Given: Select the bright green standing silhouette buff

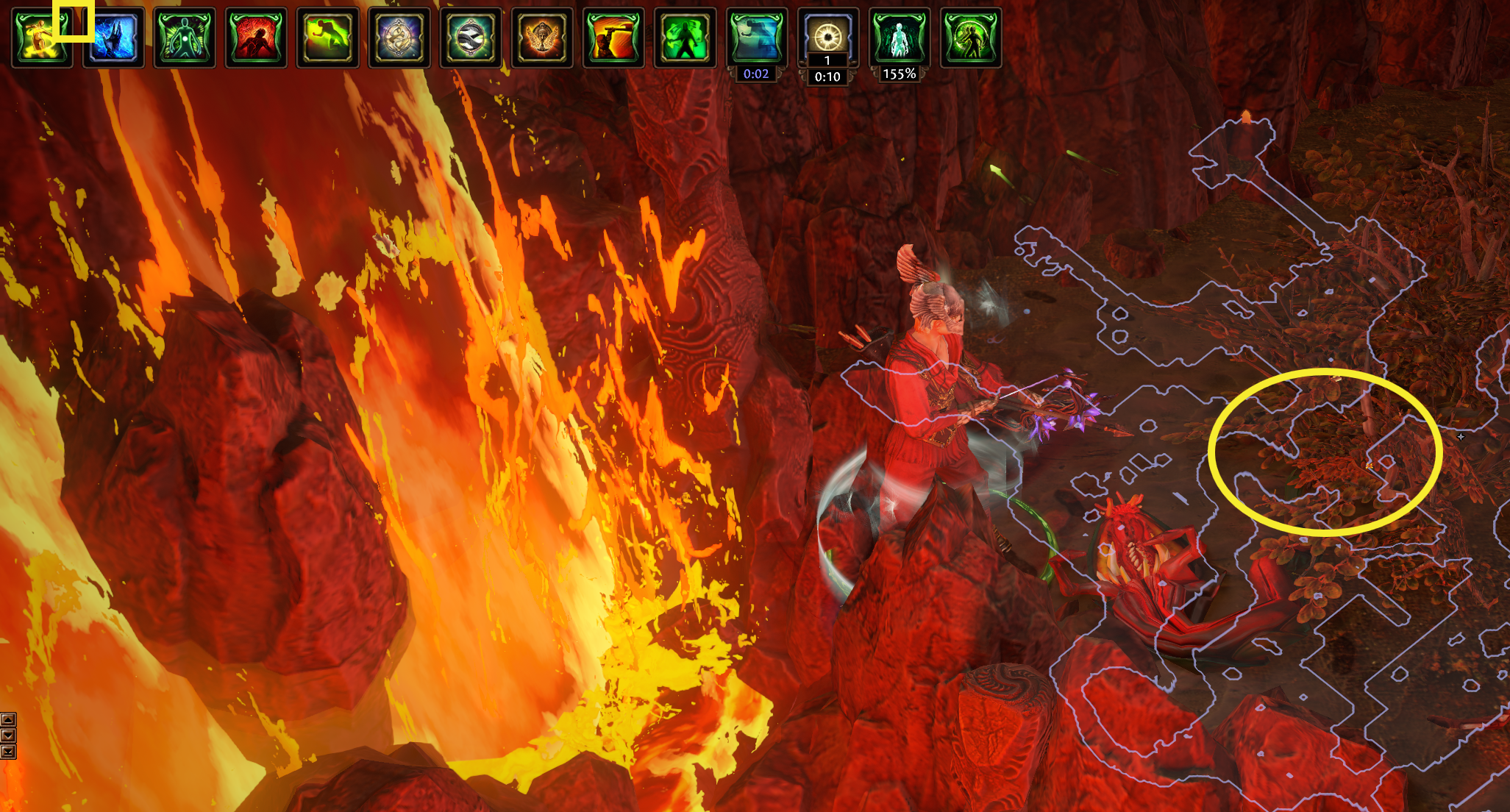Looking at the screenshot, I should click(x=685, y=38).
